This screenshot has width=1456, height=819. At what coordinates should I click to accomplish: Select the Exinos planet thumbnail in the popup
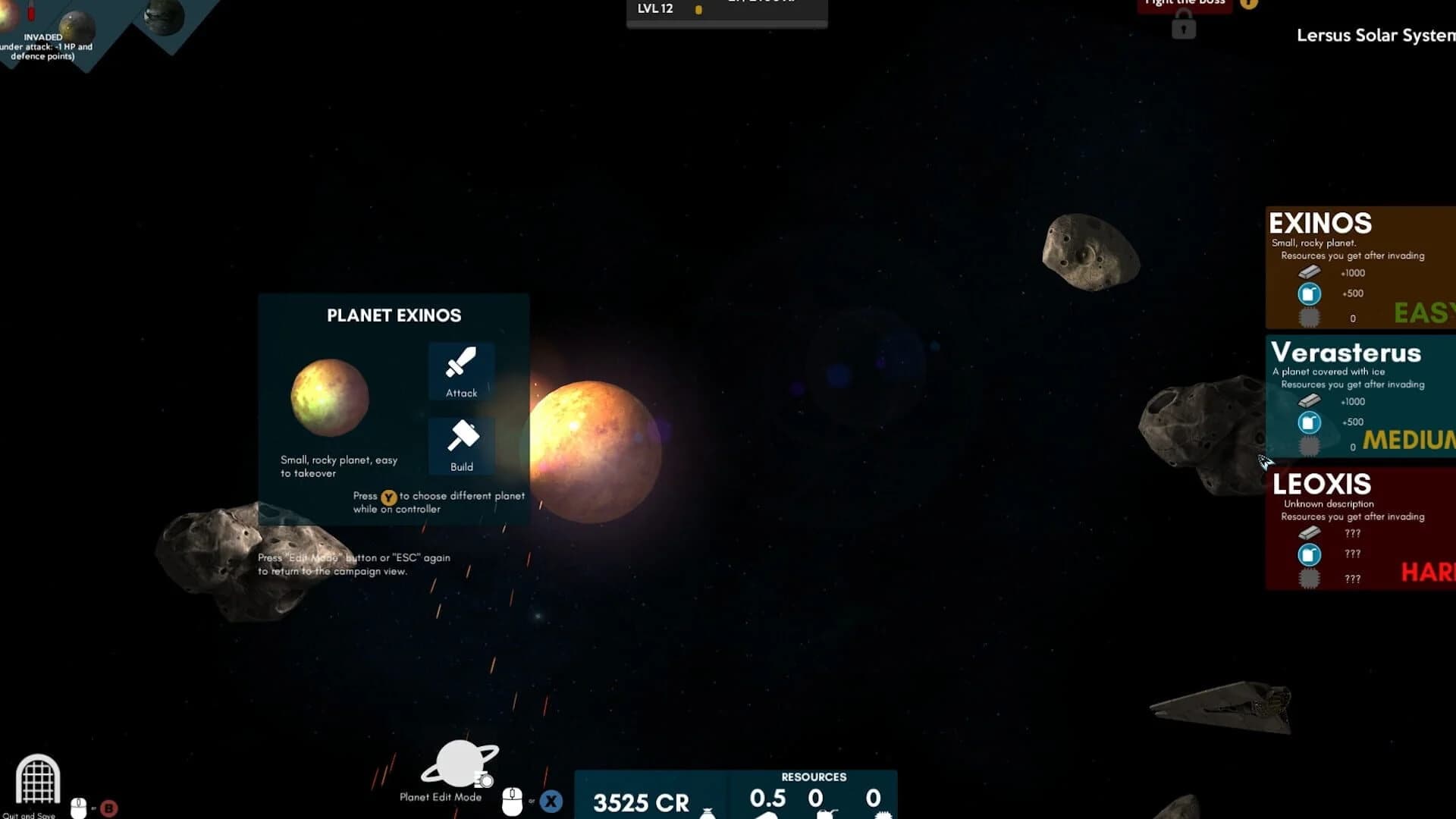click(x=329, y=396)
